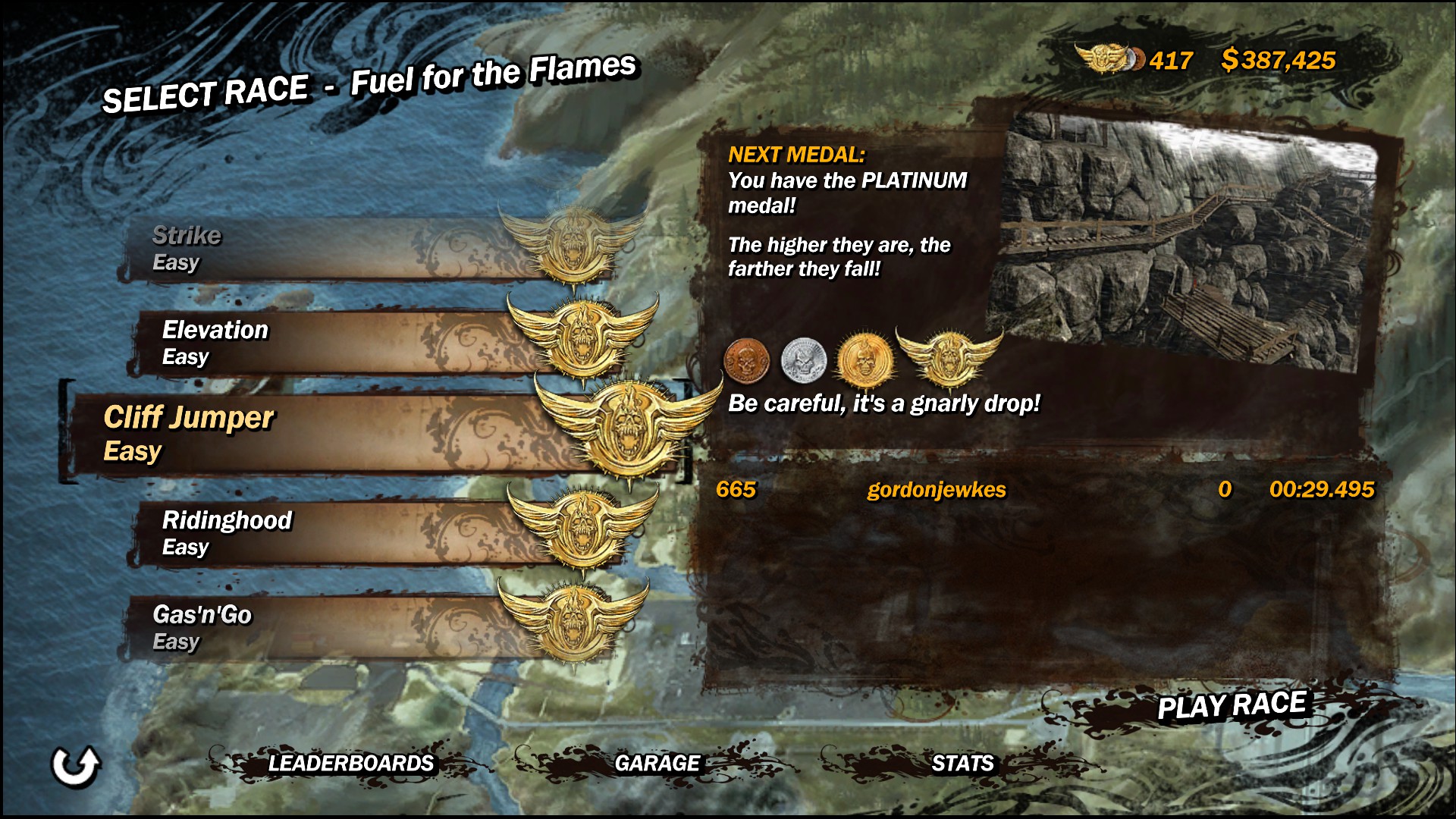Click the bronze medal icon

pos(747,359)
